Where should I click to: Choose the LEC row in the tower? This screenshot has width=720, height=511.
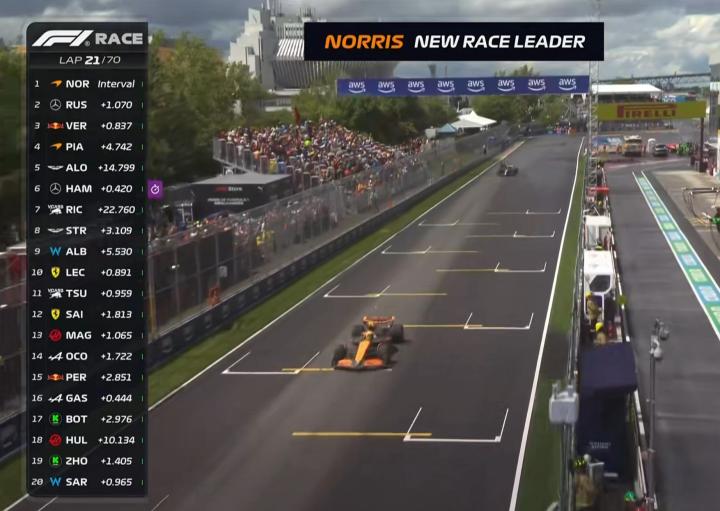tap(87, 272)
